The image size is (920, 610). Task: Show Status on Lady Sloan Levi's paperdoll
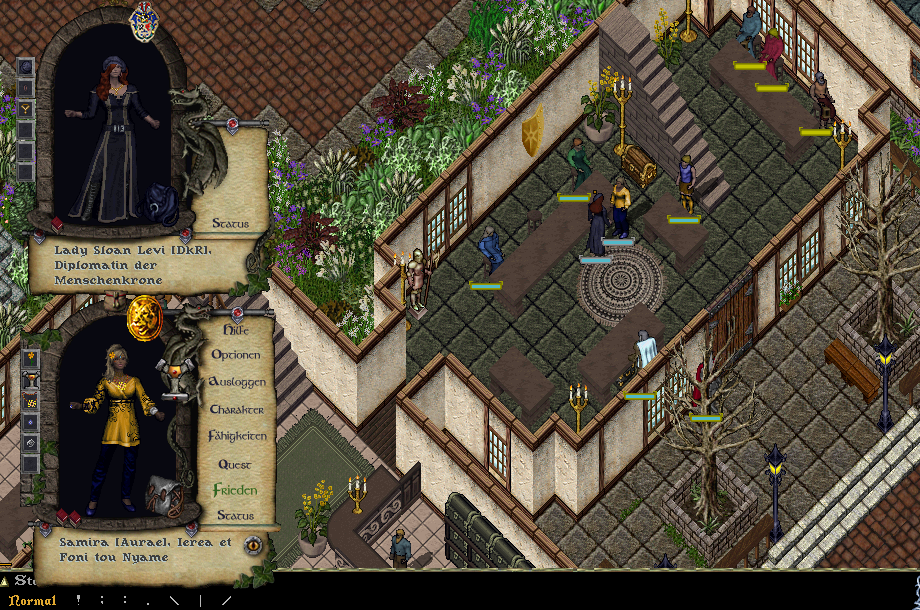(x=230, y=223)
